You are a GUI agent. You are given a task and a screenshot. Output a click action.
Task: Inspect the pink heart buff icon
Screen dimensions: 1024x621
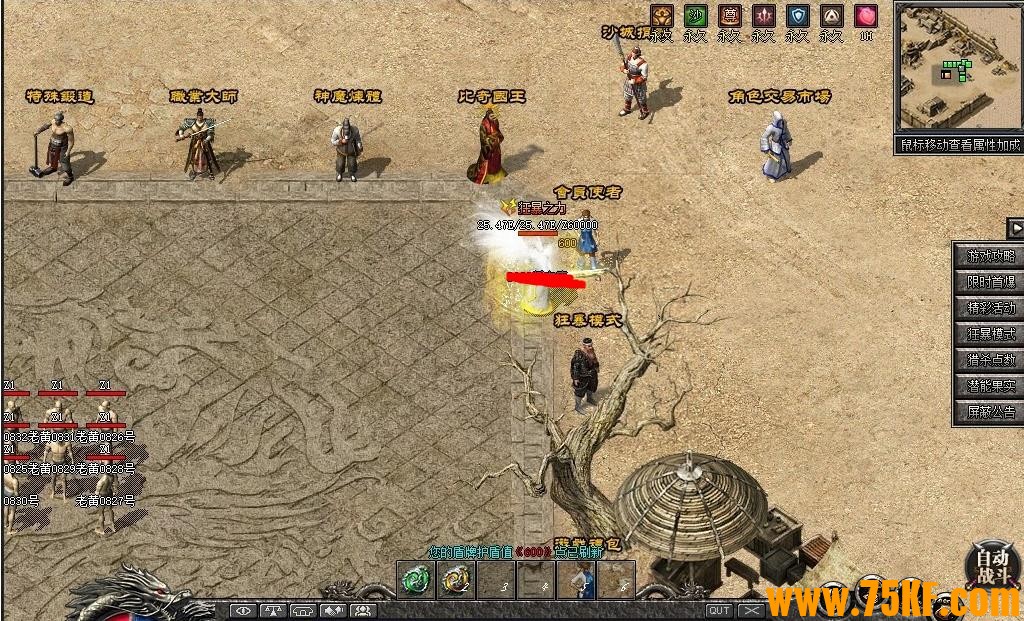tap(865, 16)
